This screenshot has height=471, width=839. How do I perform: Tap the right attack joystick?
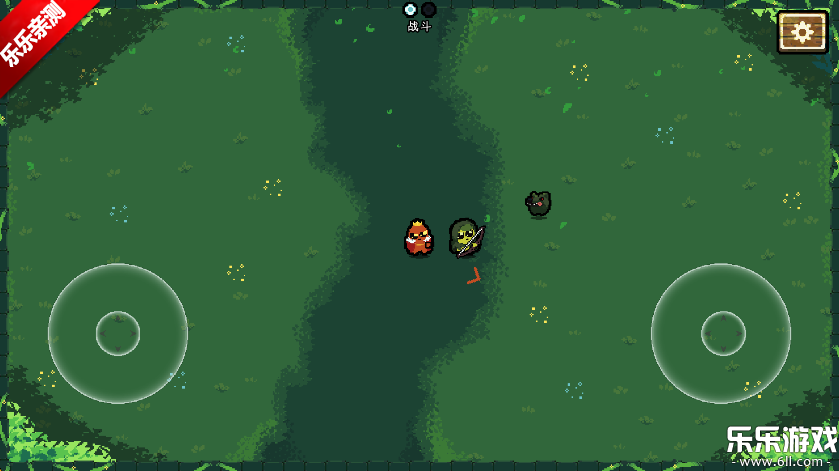click(x=722, y=333)
